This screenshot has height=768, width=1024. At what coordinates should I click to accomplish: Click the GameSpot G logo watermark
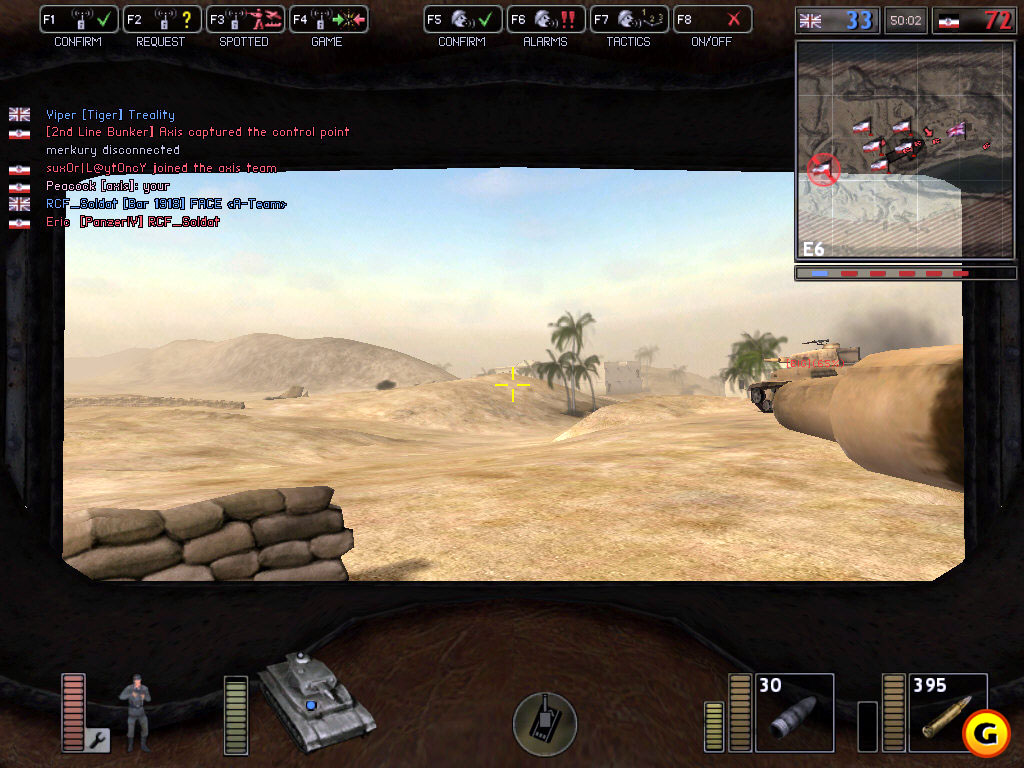coord(986,735)
